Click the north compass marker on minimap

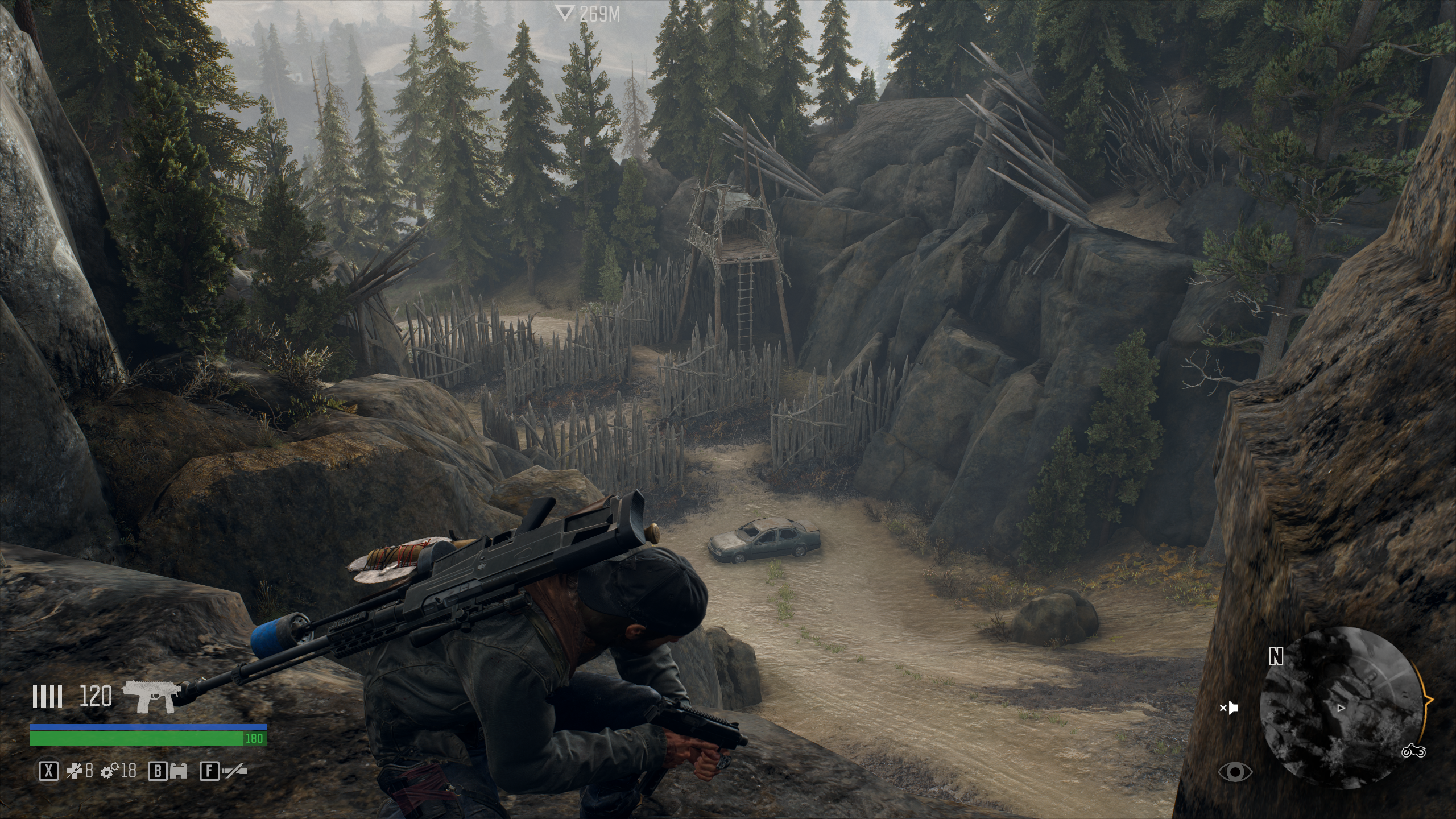(1276, 657)
